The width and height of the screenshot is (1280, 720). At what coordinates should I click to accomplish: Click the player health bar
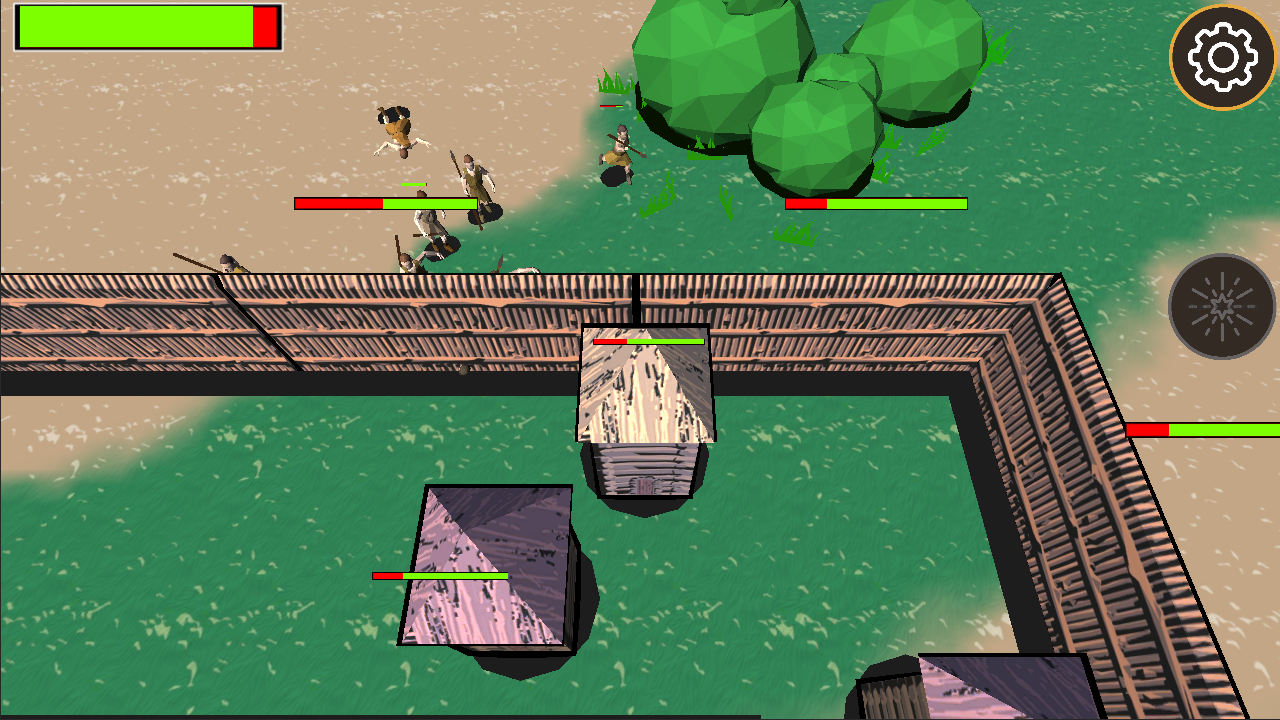(x=145, y=27)
